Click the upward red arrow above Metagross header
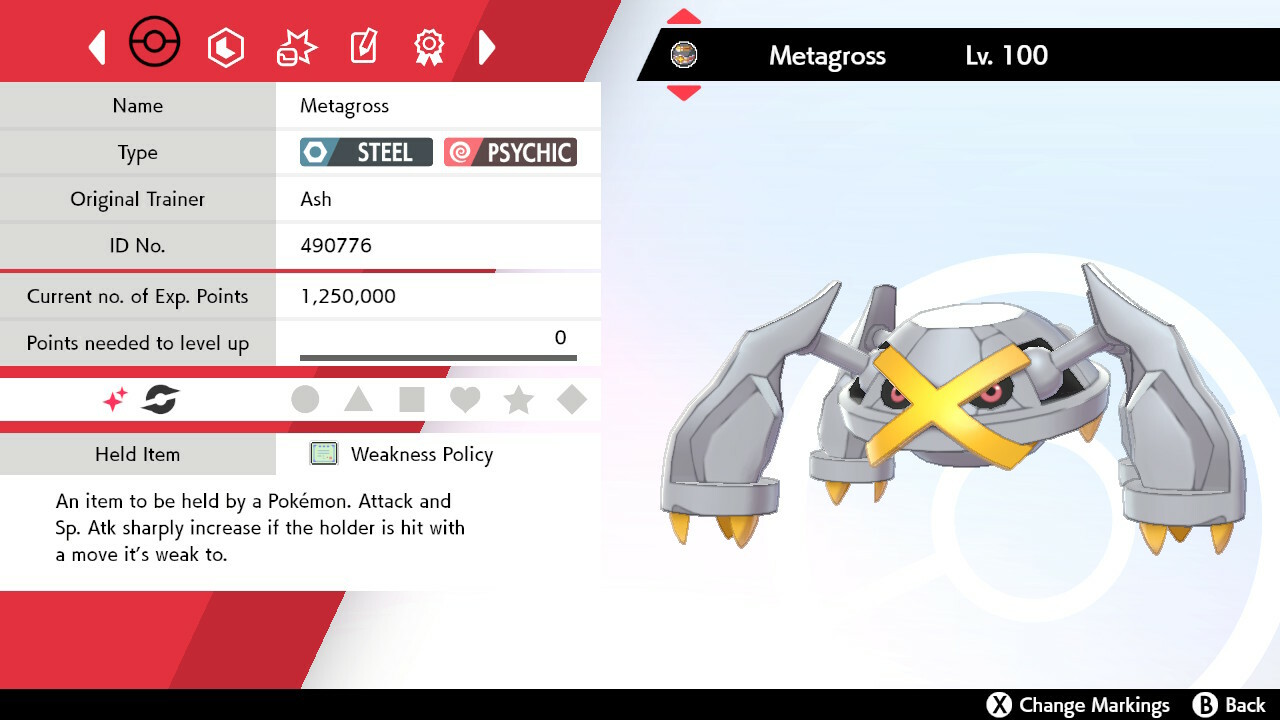The width and height of the screenshot is (1280, 720). coord(682,14)
